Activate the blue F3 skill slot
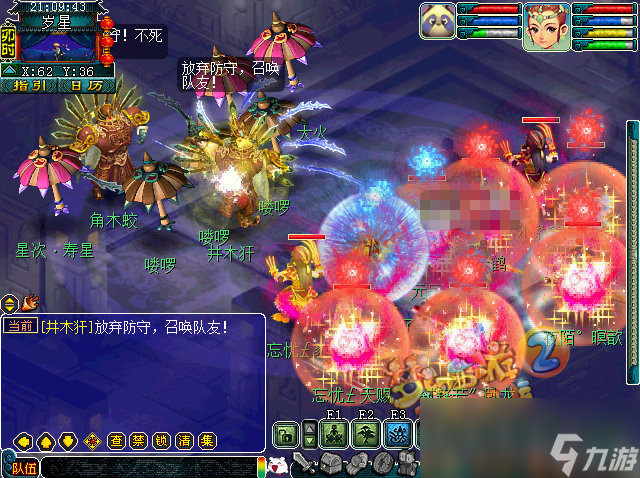 tap(398, 434)
